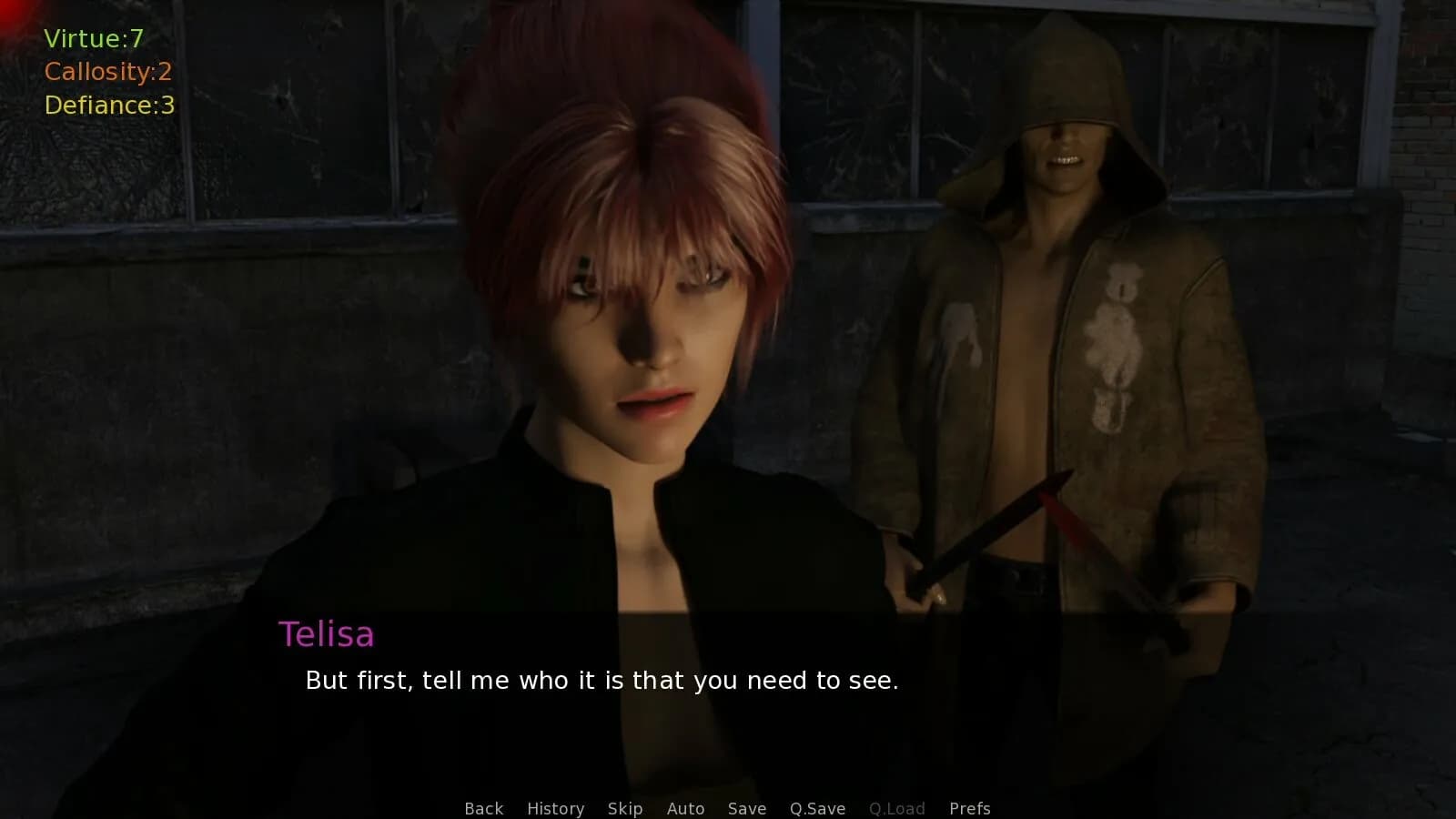Click Back at the bottom menu
Viewport: 1456px width, 819px height.
[483, 808]
